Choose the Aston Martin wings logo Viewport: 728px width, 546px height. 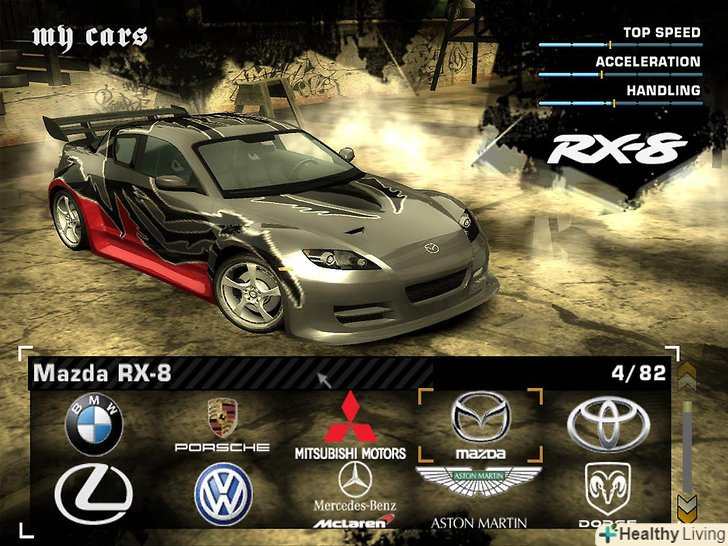(479, 486)
